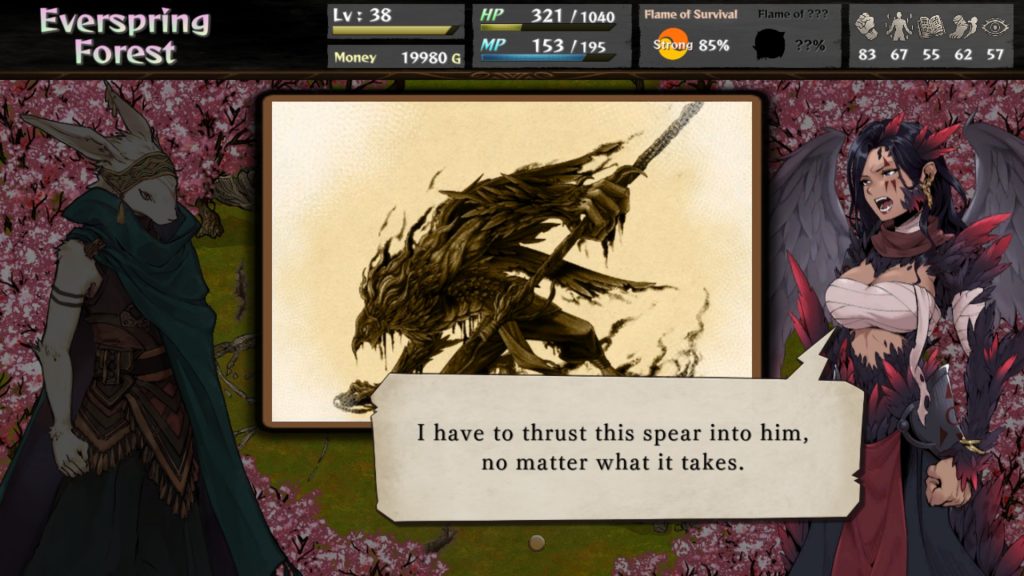Choose the open book stat icon
Screen dimensions: 1024x576
[931, 26]
